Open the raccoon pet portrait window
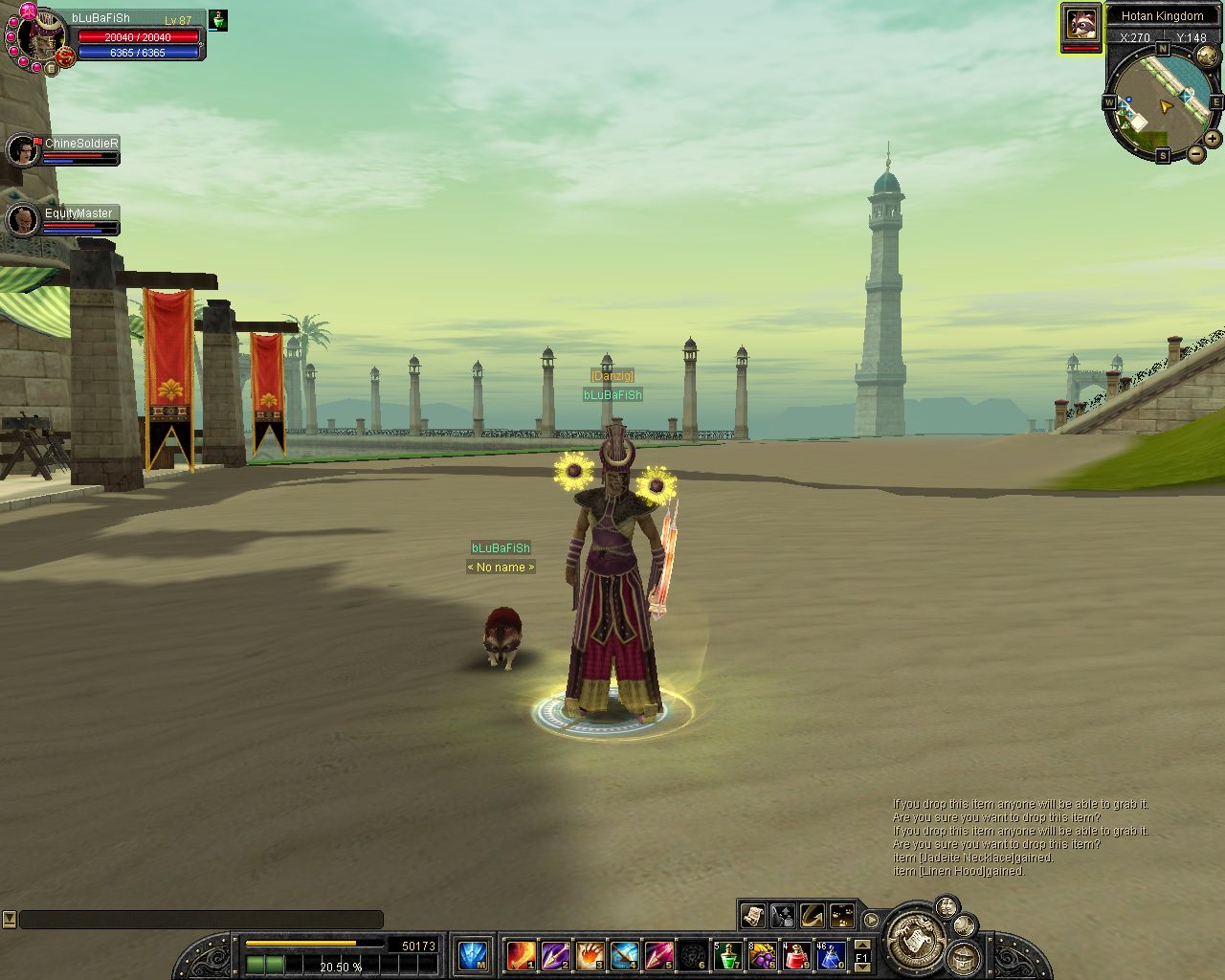Screen dimensions: 1225x980 1080,22
